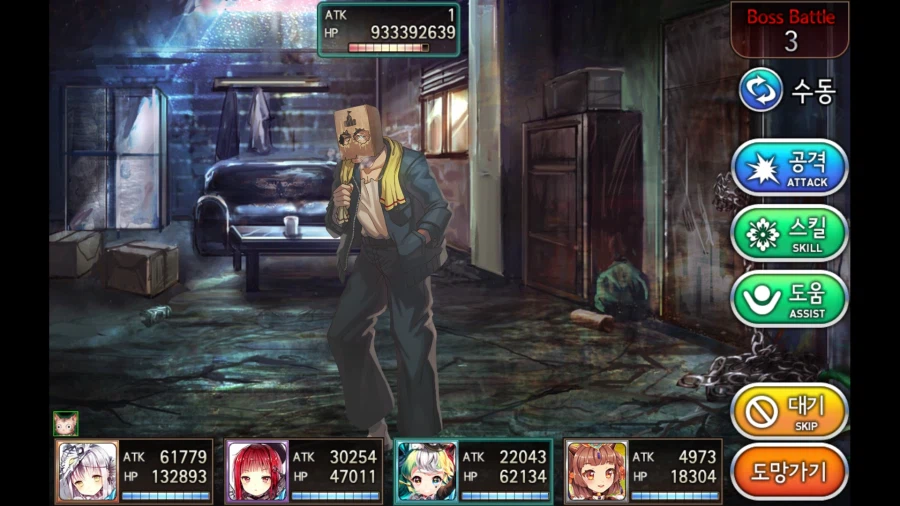
Task: Open the 스킬 SKILL menu
Action: (789, 233)
